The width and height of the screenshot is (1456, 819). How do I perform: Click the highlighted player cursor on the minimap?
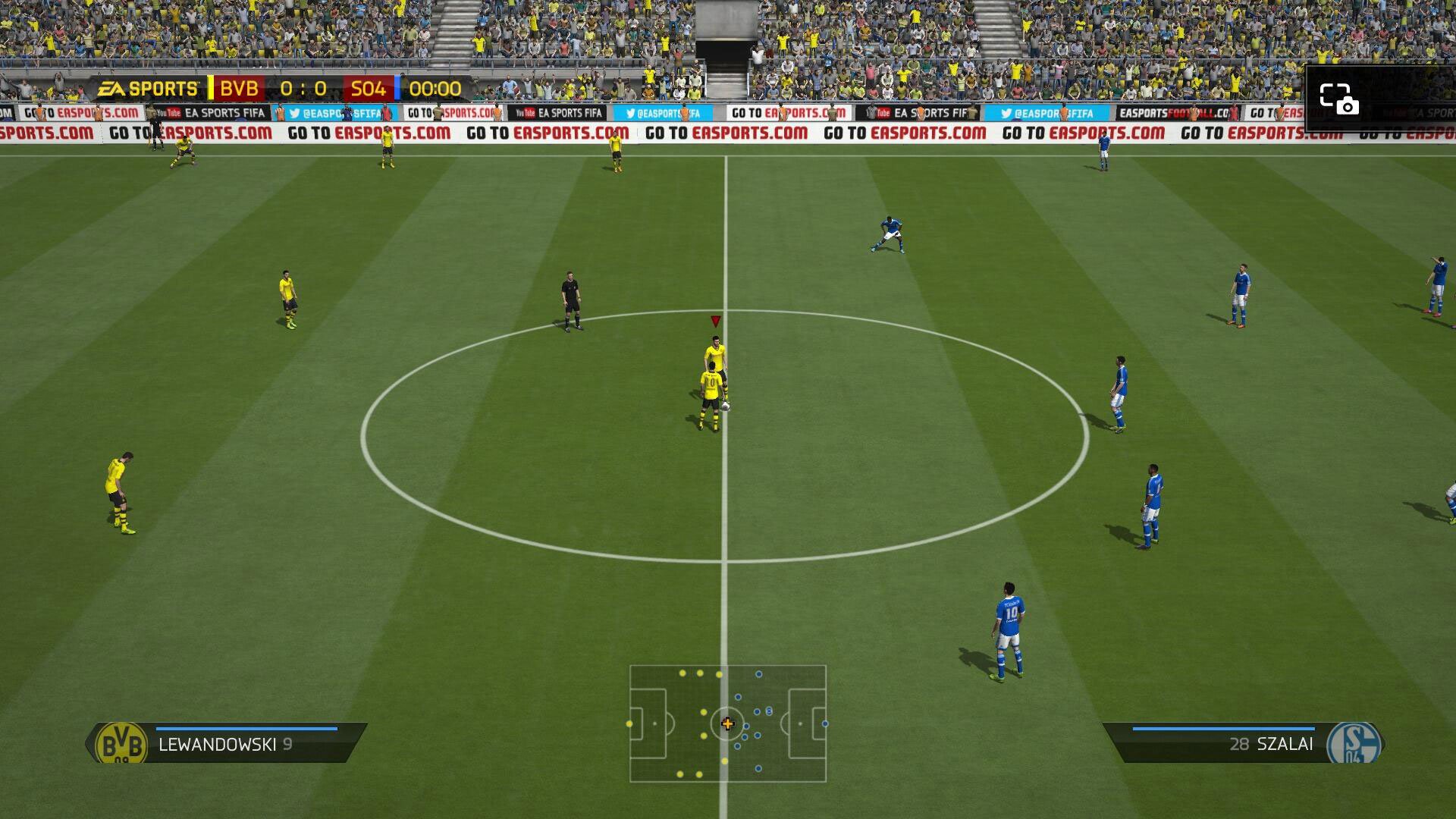(728, 724)
